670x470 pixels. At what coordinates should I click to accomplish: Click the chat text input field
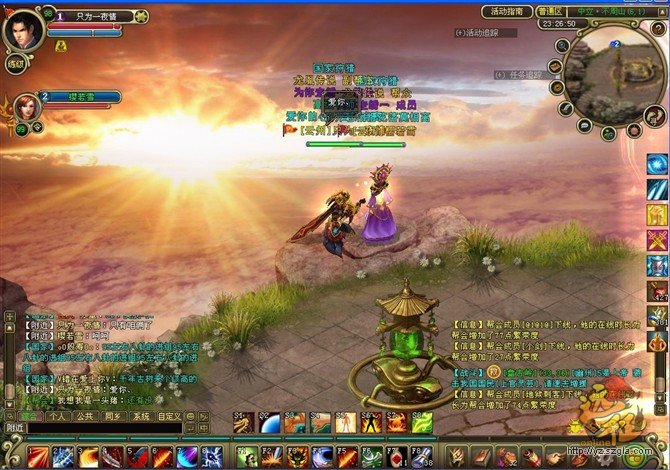[x=105, y=428]
